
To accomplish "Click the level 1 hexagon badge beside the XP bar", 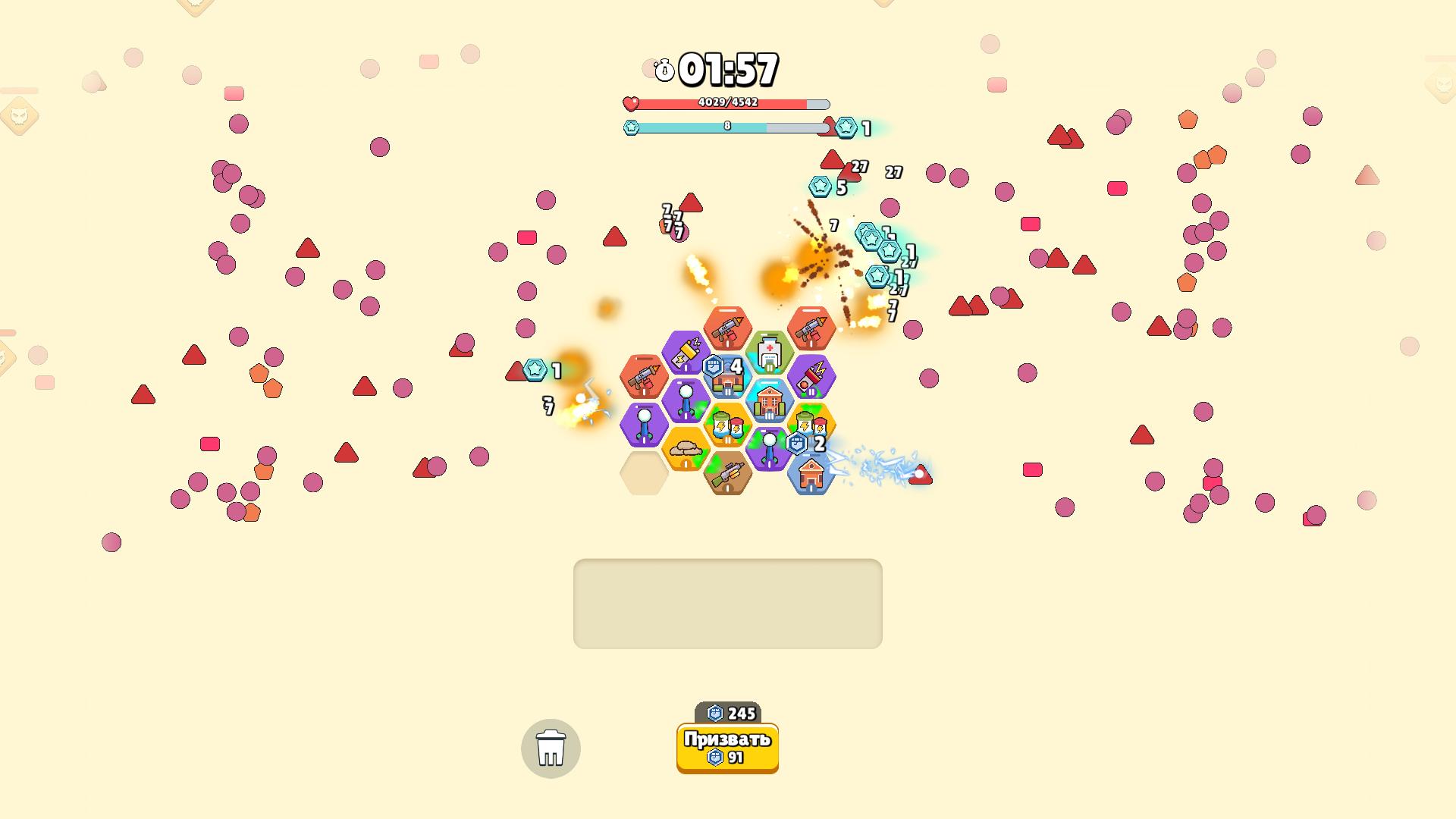I will pyautogui.click(x=844, y=128).
